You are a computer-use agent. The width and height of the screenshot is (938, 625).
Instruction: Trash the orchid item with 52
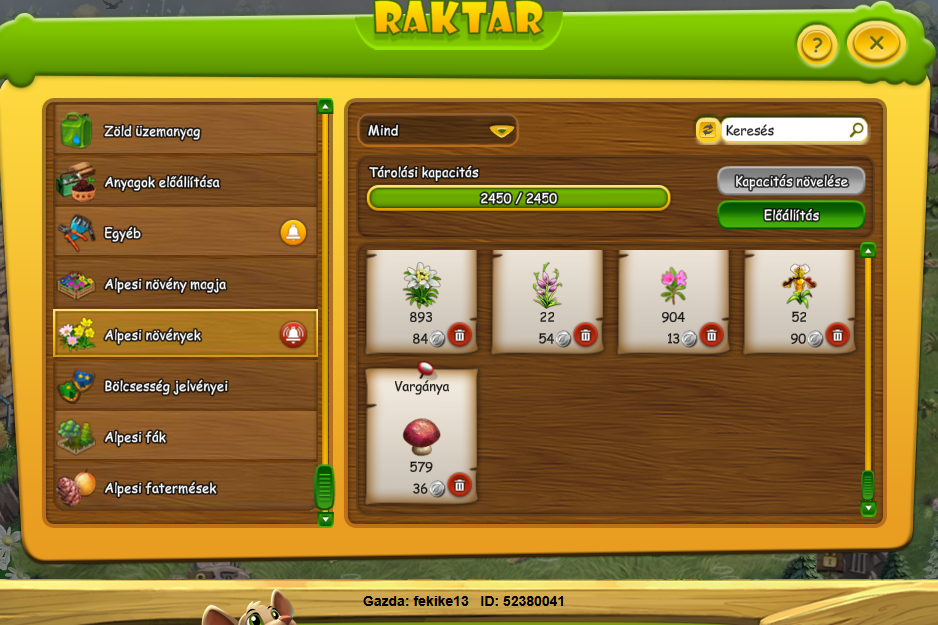pos(837,335)
